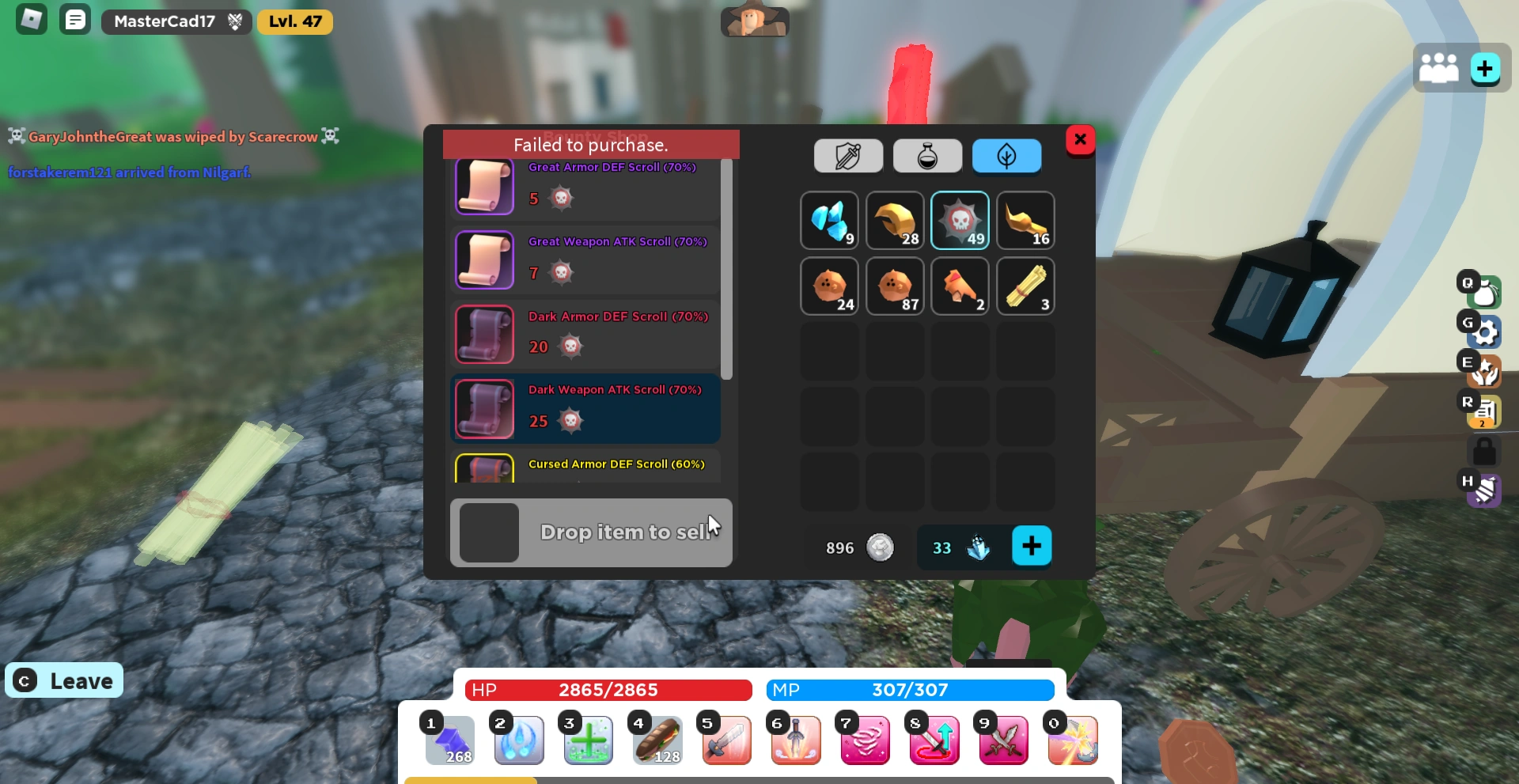This screenshot has height=784, width=1519.
Task: Select the golden helmet item showing 28
Action: click(894, 220)
